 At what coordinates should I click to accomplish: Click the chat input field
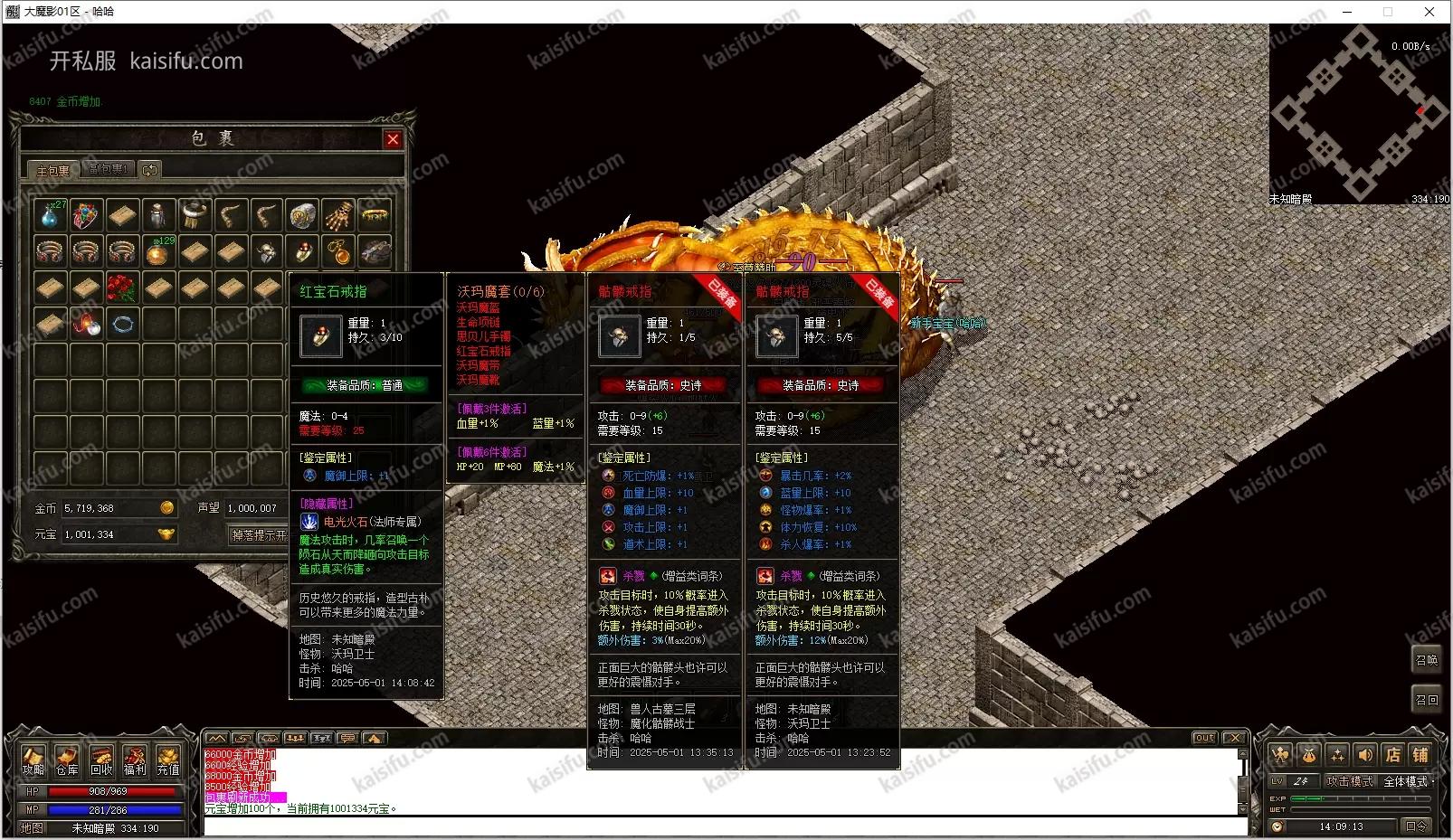pyautogui.click(x=724, y=826)
